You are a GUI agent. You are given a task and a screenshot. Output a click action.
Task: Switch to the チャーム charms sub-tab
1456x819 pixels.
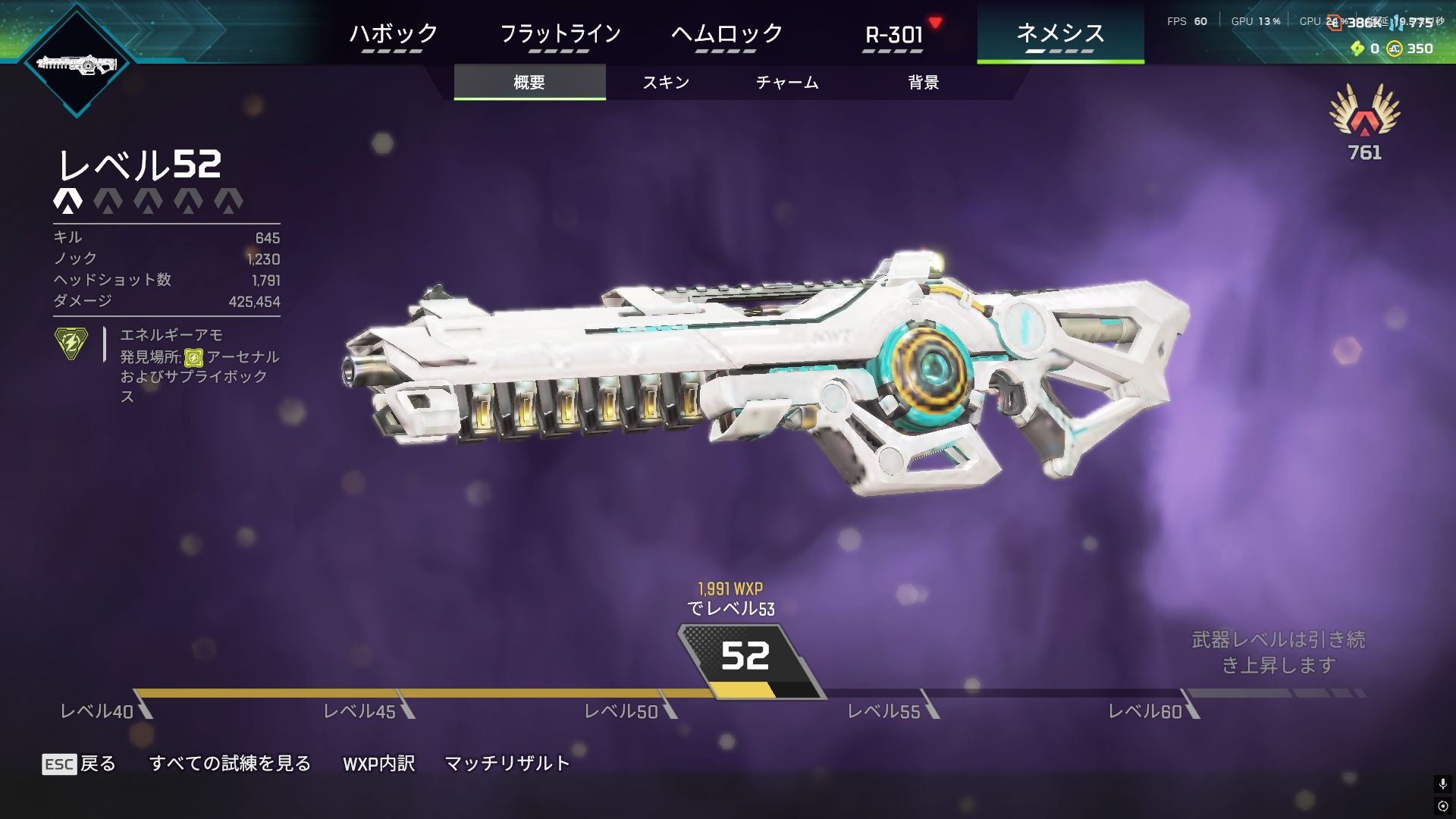(x=787, y=82)
